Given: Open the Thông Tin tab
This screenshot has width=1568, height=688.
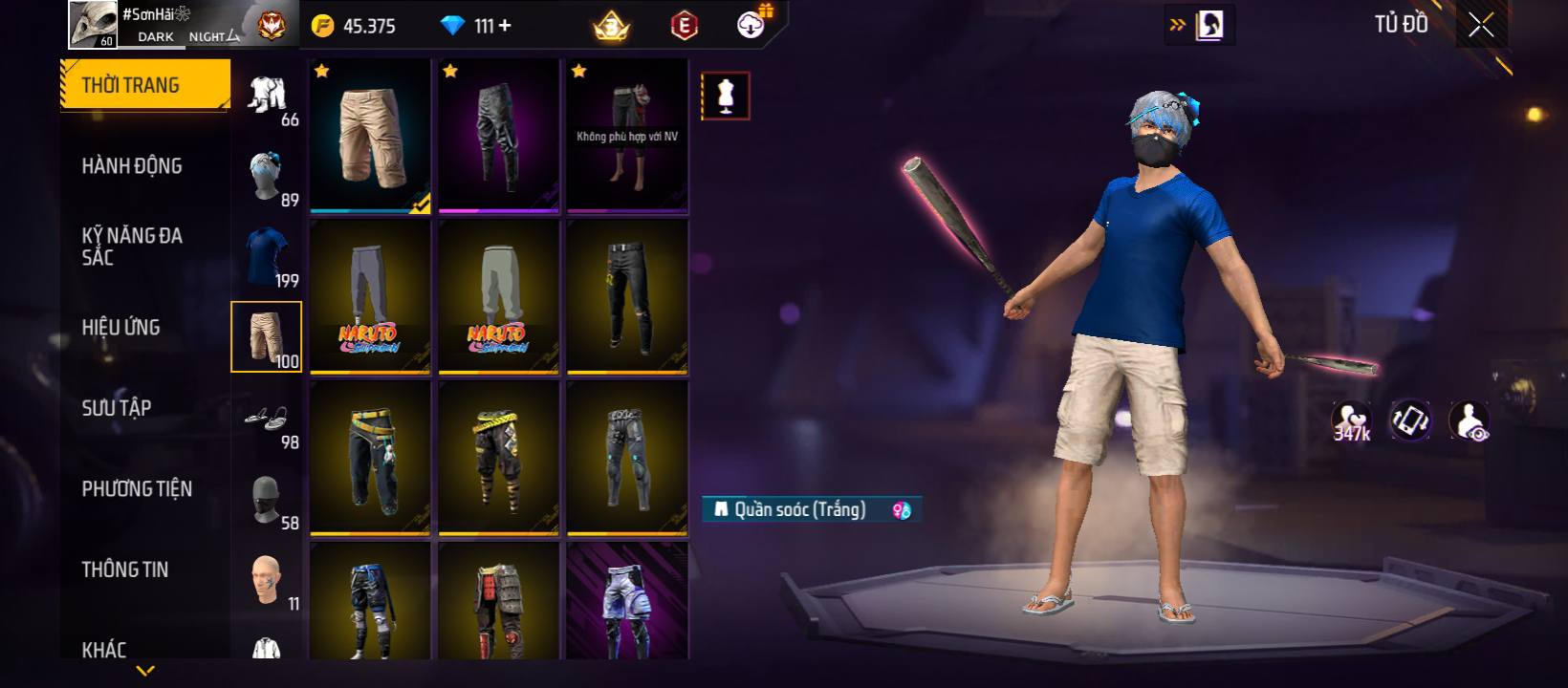Looking at the screenshot, I should point(125,570).
